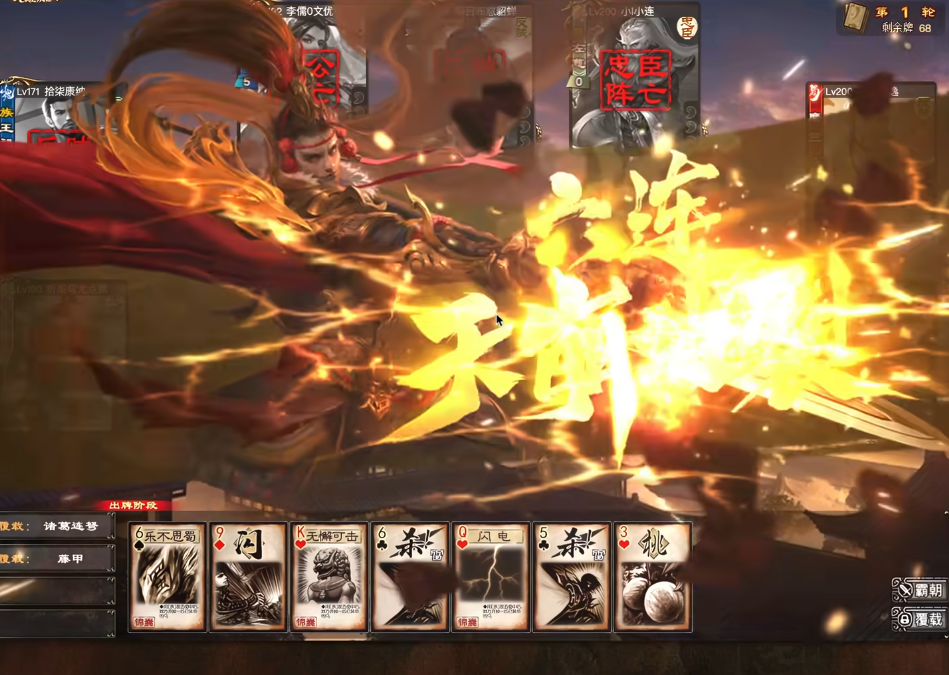Pick the 无懈可击 card
The height and width of the screenshot is (675, 949).
[x=329, y=577]
